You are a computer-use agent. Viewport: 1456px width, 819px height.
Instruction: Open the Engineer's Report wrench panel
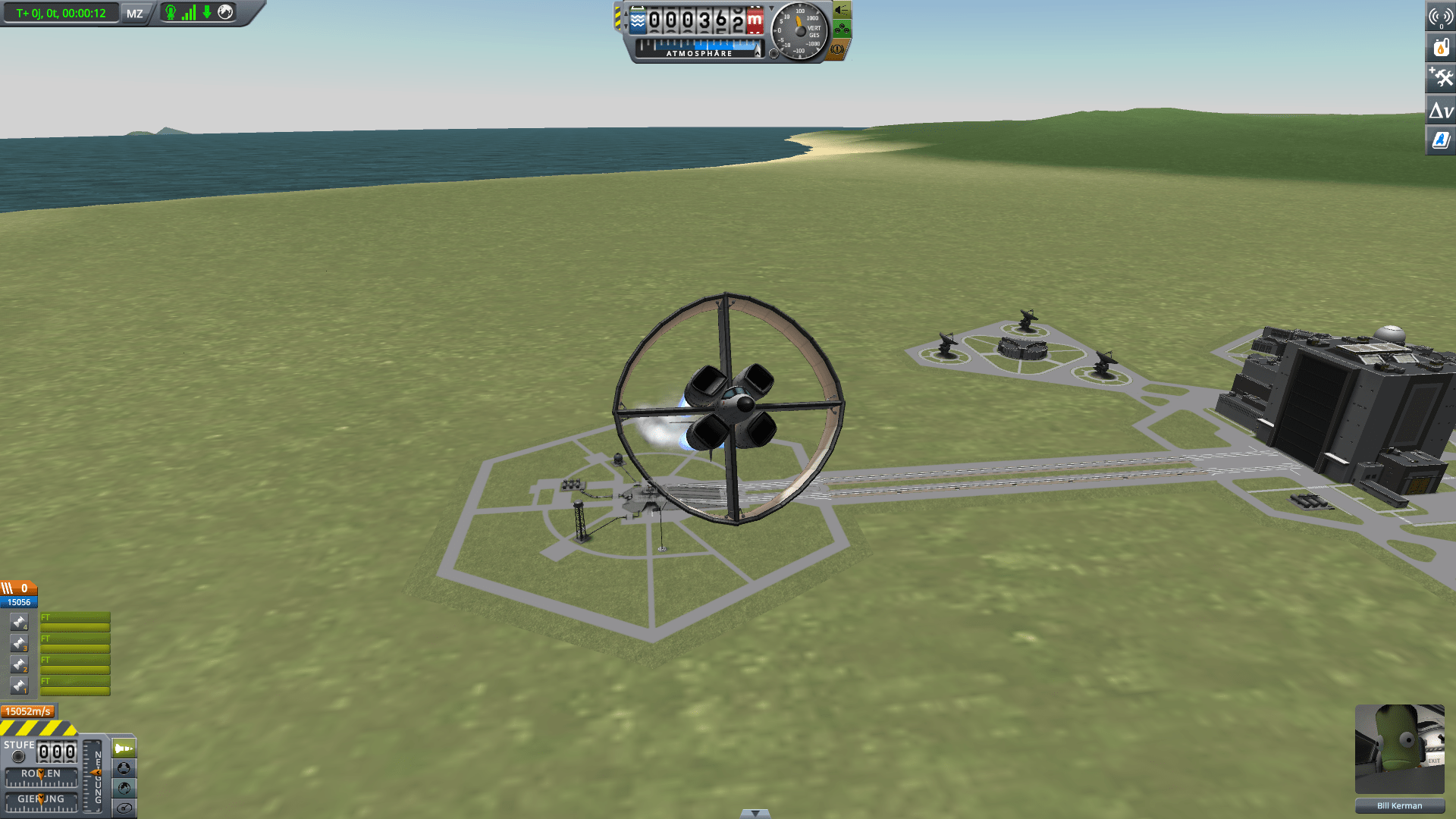coord(1441,79)
